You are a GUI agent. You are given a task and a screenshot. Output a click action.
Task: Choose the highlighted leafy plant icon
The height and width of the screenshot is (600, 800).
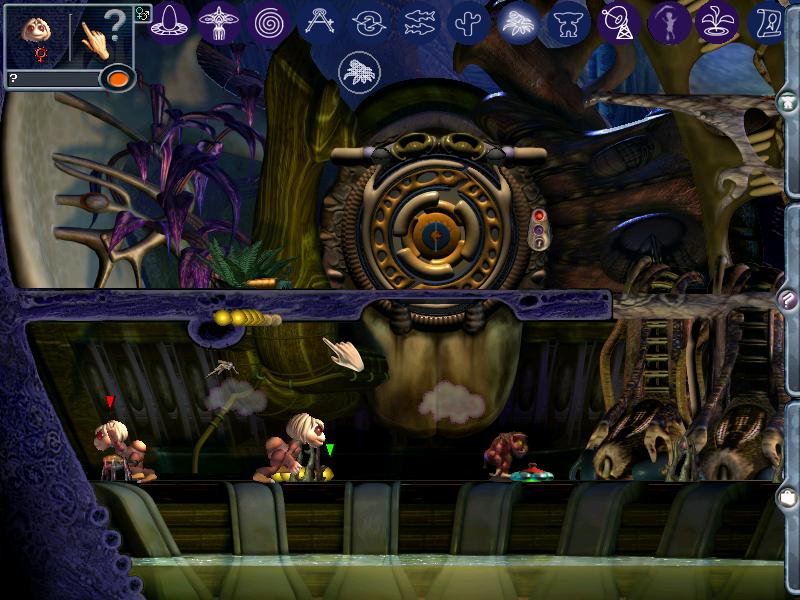(x=519, y=21)
